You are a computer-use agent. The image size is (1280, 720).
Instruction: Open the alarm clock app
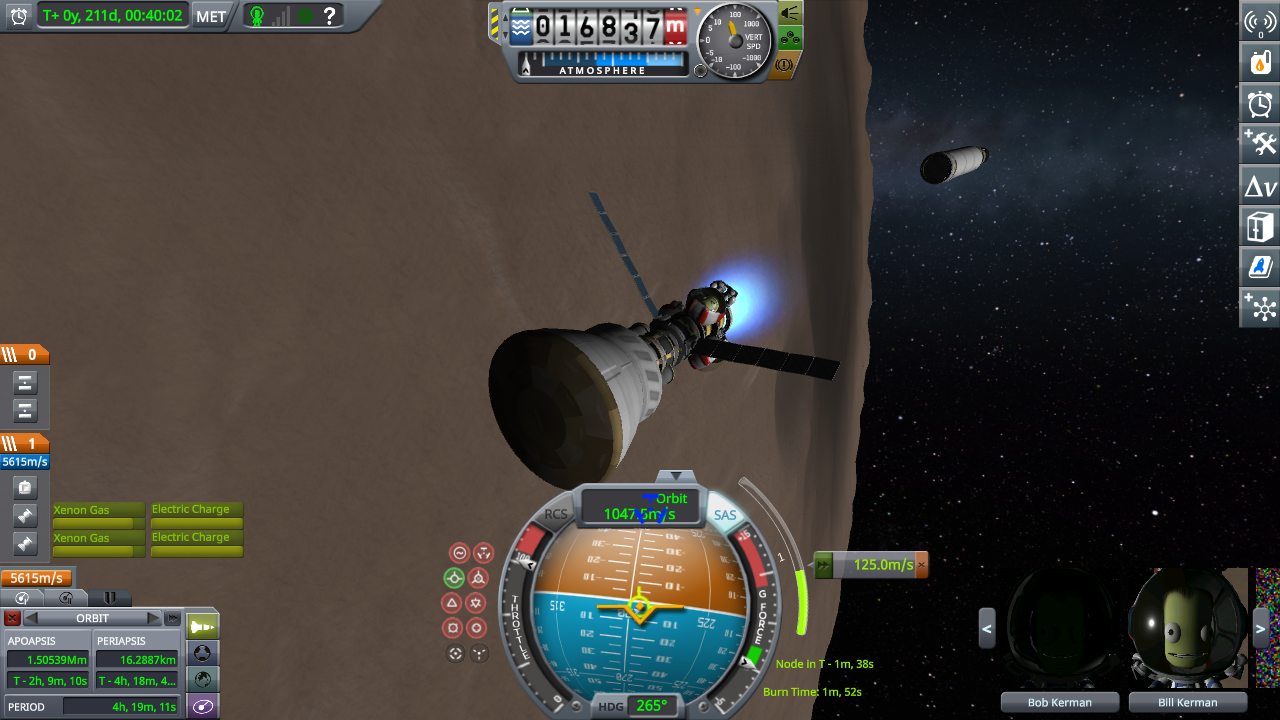(x=1260, y=103)
